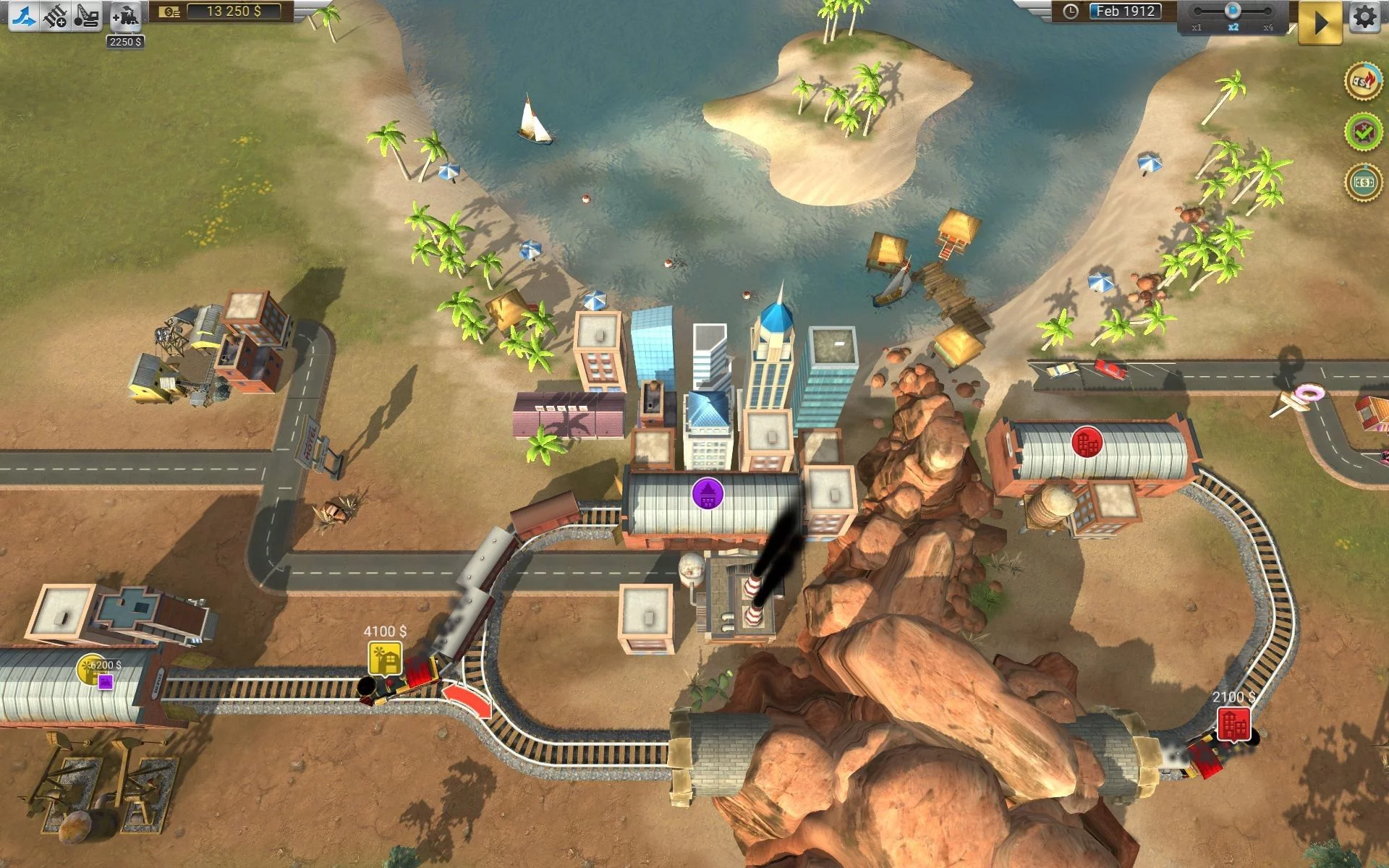Viewport: 1389px width, 868px height.
Task: Open the dollar bill objective badge
Action: pos(1363,182)
